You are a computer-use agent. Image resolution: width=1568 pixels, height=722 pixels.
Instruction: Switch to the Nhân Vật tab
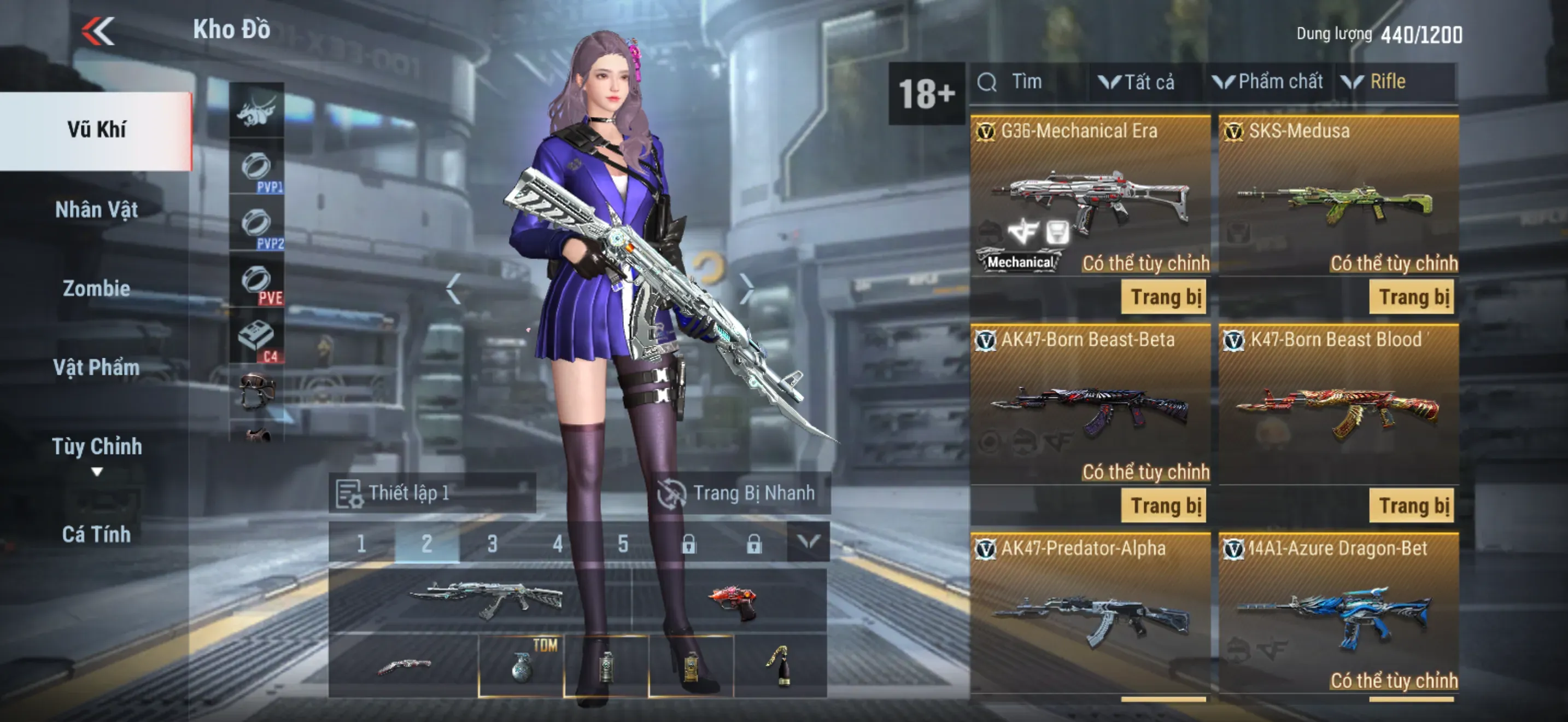pyautogui.click(x=96, y=210)
